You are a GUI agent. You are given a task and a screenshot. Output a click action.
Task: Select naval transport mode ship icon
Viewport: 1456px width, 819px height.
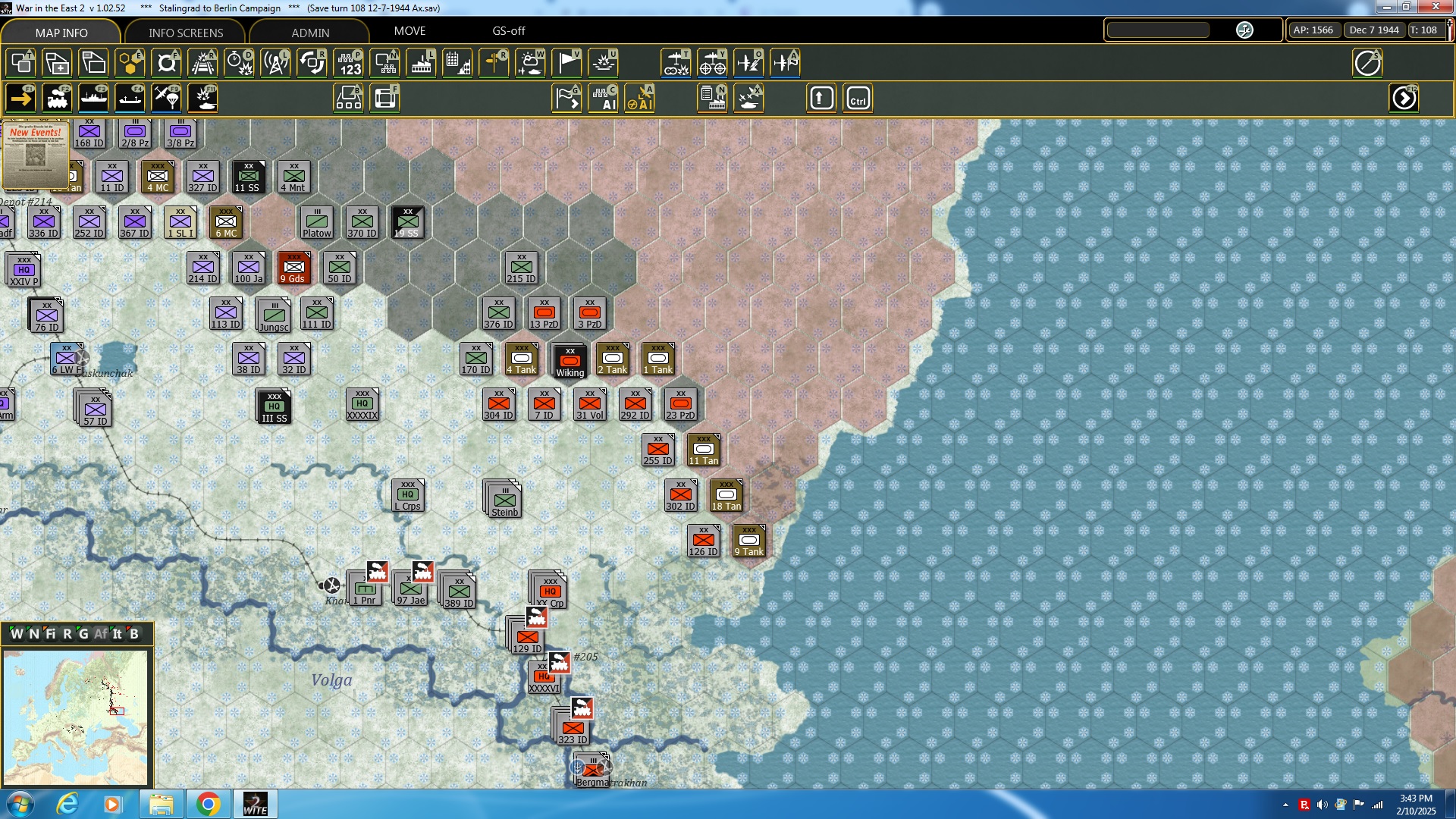tap(95, 99)
